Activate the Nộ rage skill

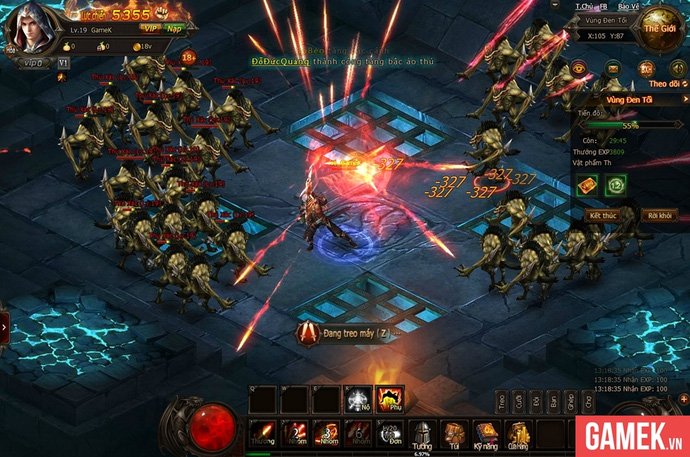pyautogui.click(x=358, y=400)
